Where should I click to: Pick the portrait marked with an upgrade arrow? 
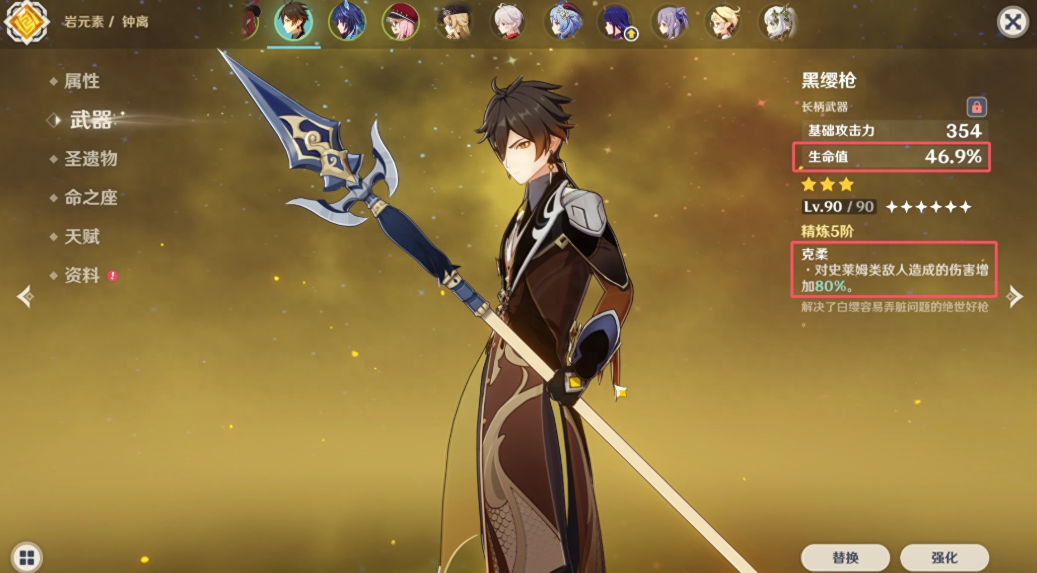click(615, 21)
